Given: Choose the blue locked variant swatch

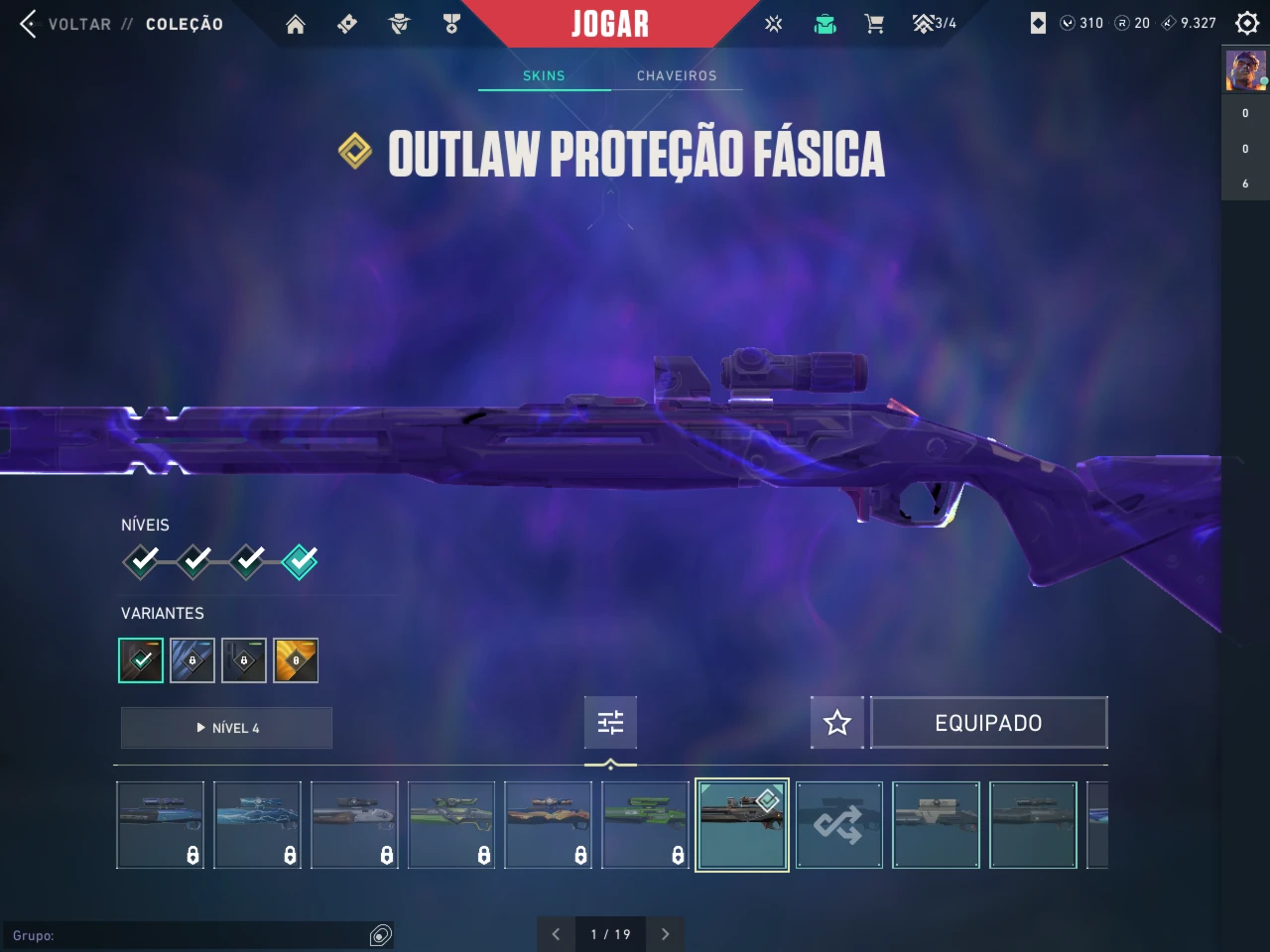Looking at the screenshot, I should coord(192,660).
